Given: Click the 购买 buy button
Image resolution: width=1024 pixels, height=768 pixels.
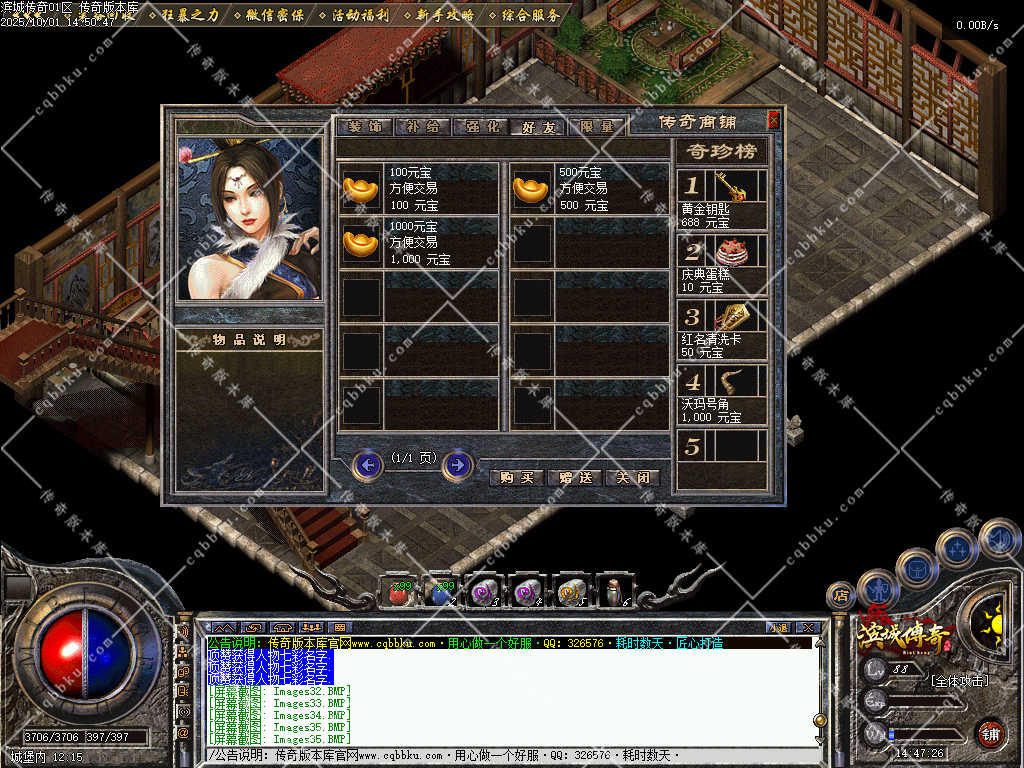Looking at the screenshot, I should (x=516, y=478).
